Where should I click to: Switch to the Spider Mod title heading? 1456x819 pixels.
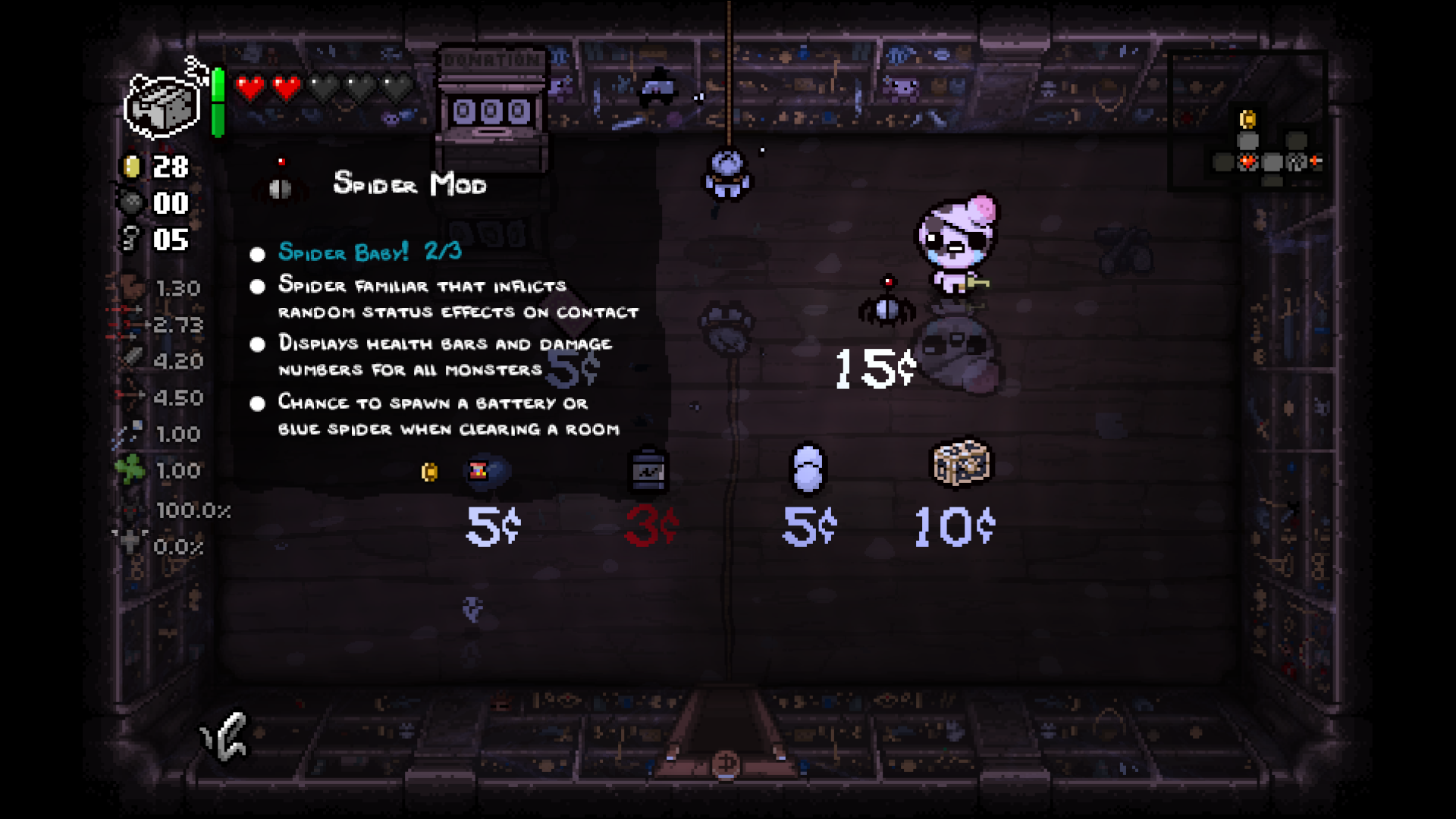click(x=409, y=184)
